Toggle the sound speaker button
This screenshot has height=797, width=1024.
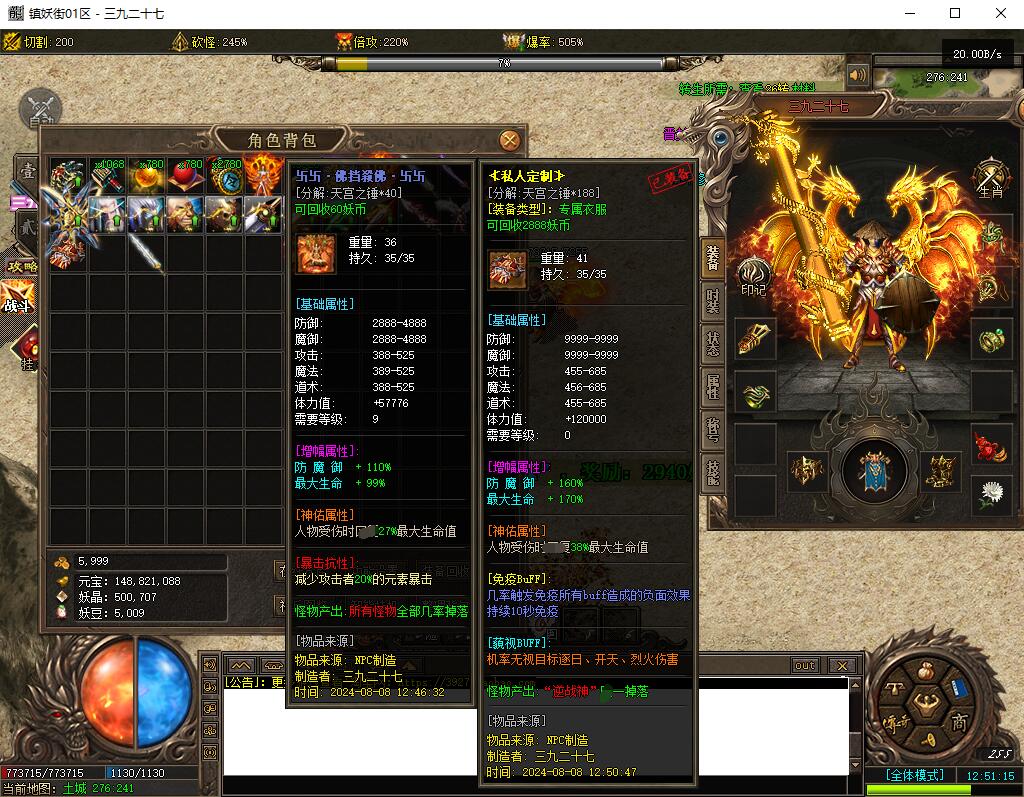(857, 75)
